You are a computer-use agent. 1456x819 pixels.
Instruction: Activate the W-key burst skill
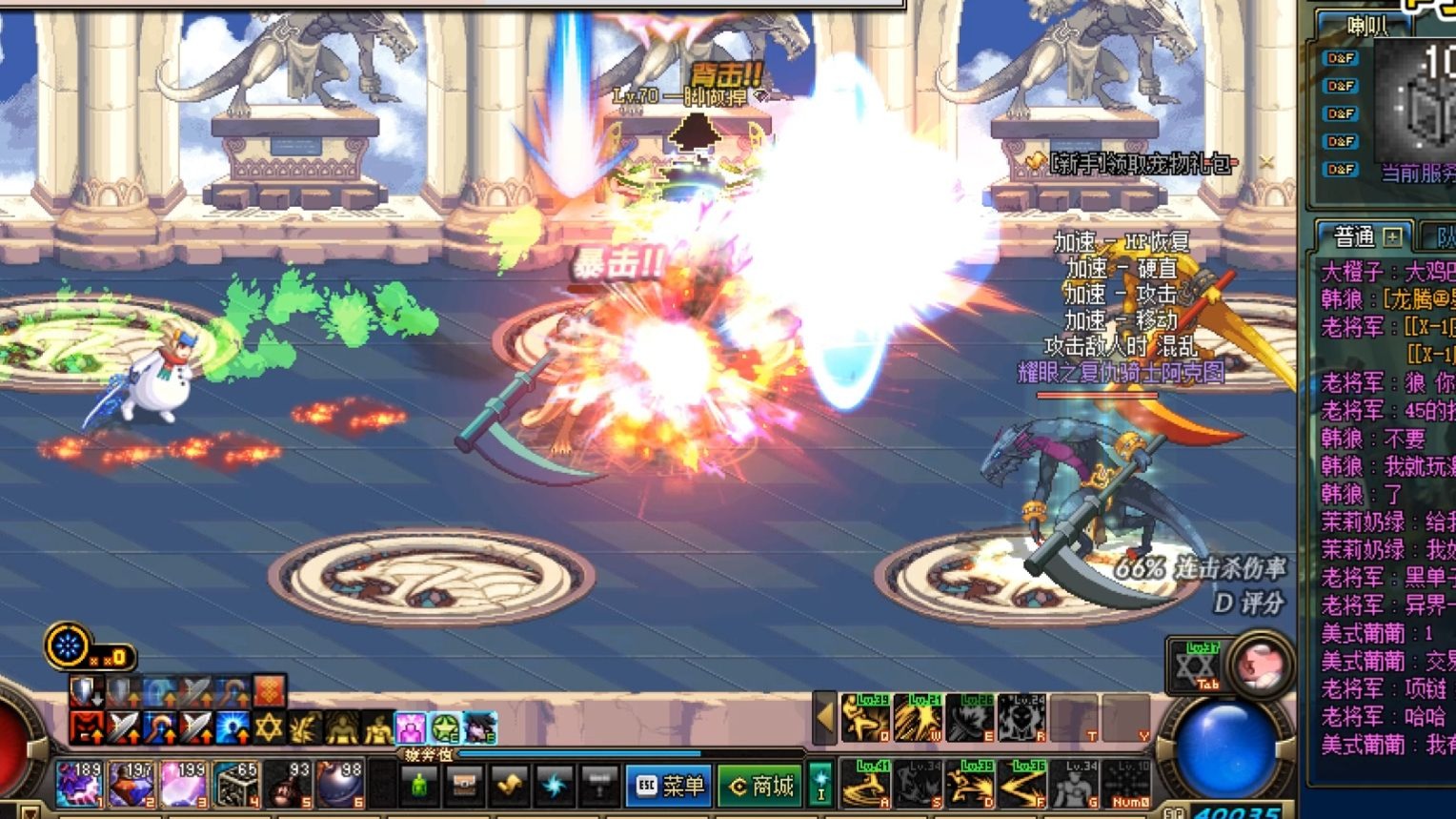(x=918, y=718)
